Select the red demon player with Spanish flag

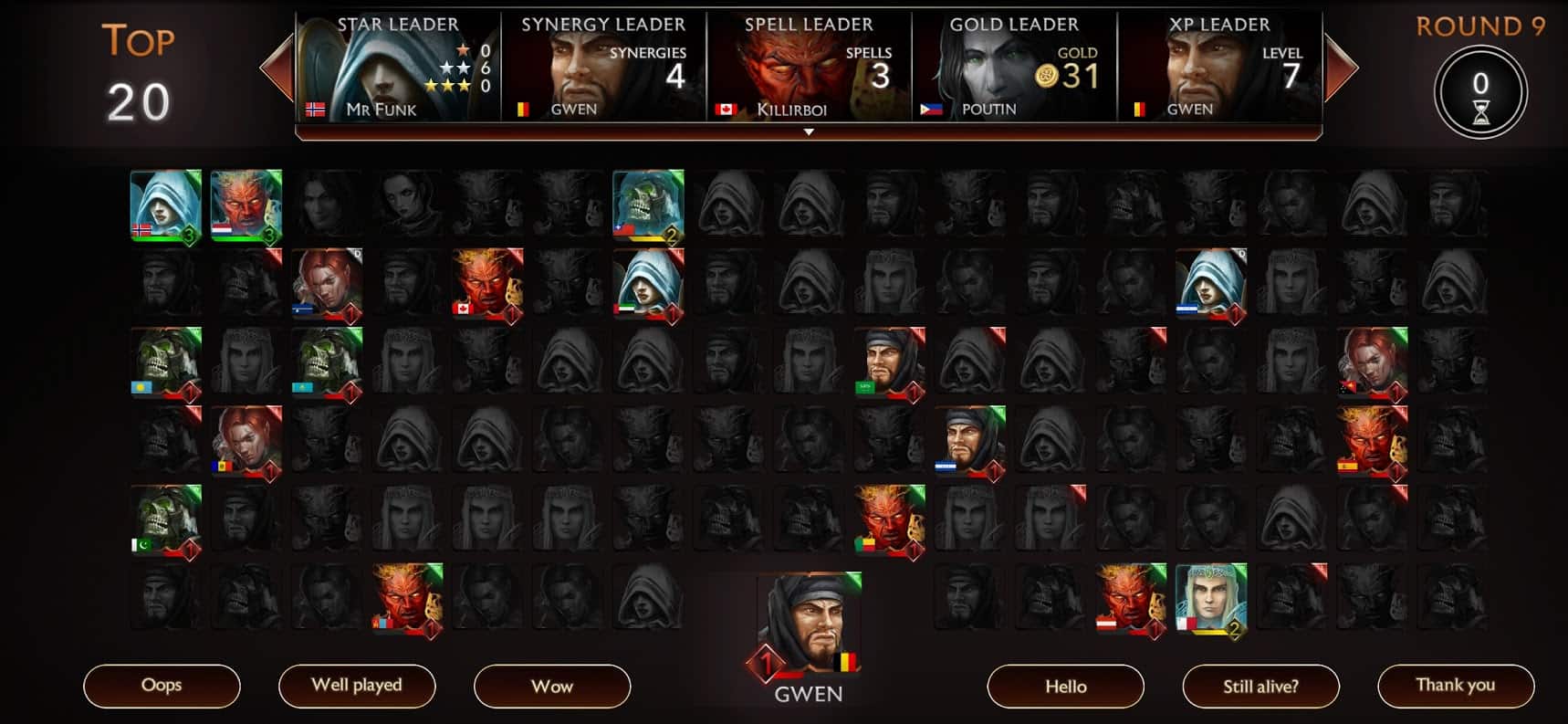1372,442
